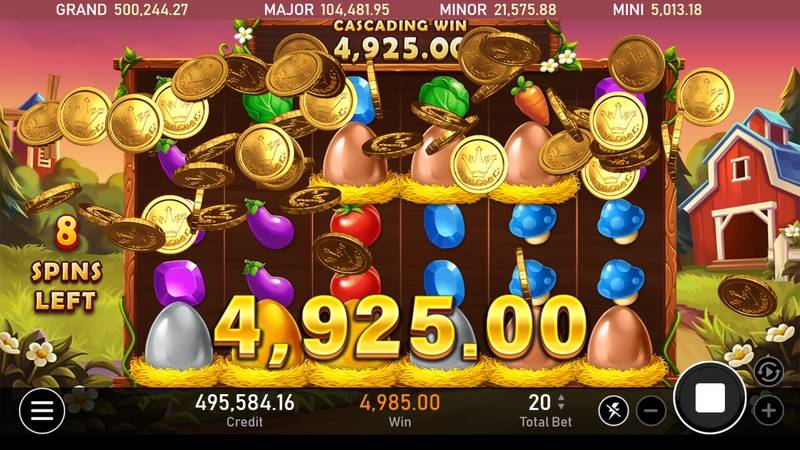This screenshot has width=800, height=450.
Task: Open the Total Bet selector arrows
Action: [x=561, y=402]
